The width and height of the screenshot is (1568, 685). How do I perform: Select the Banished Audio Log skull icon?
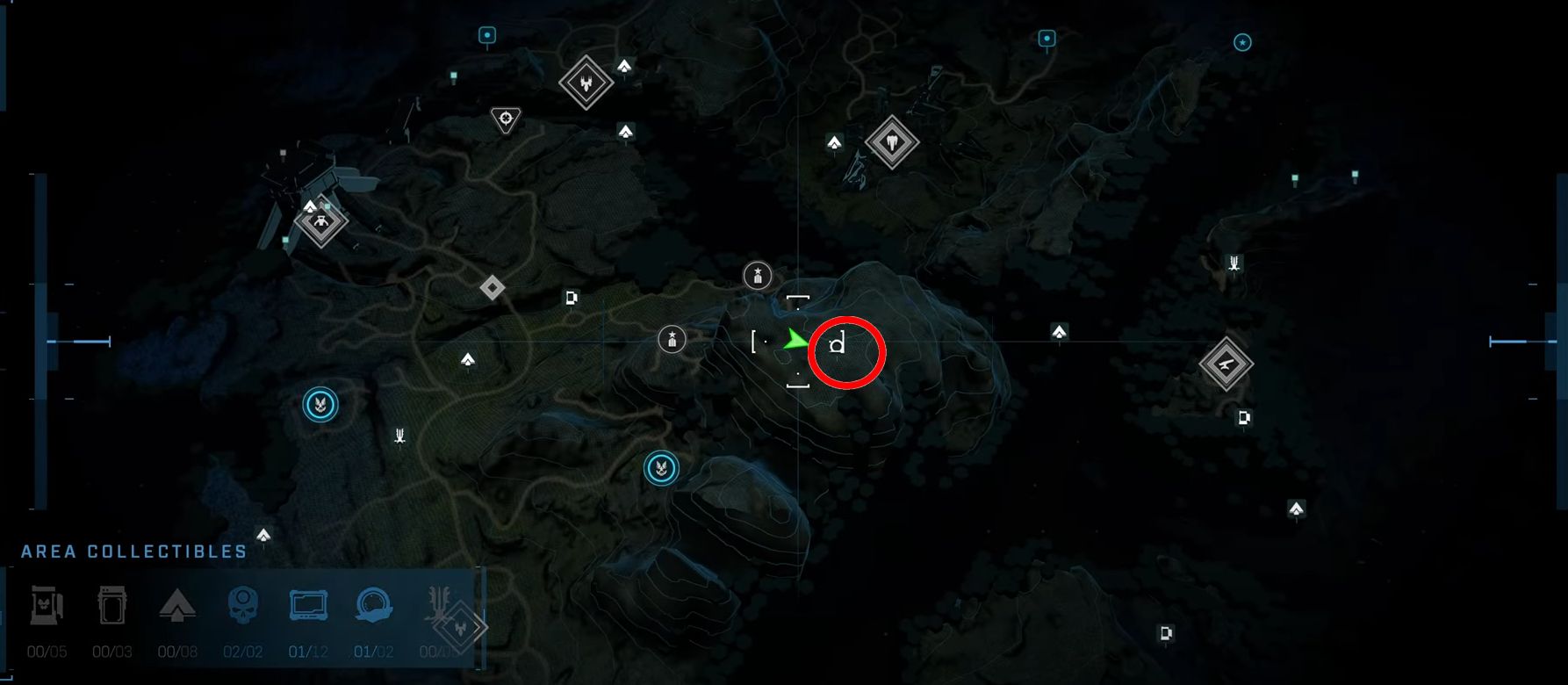click(x=242, y=606)
